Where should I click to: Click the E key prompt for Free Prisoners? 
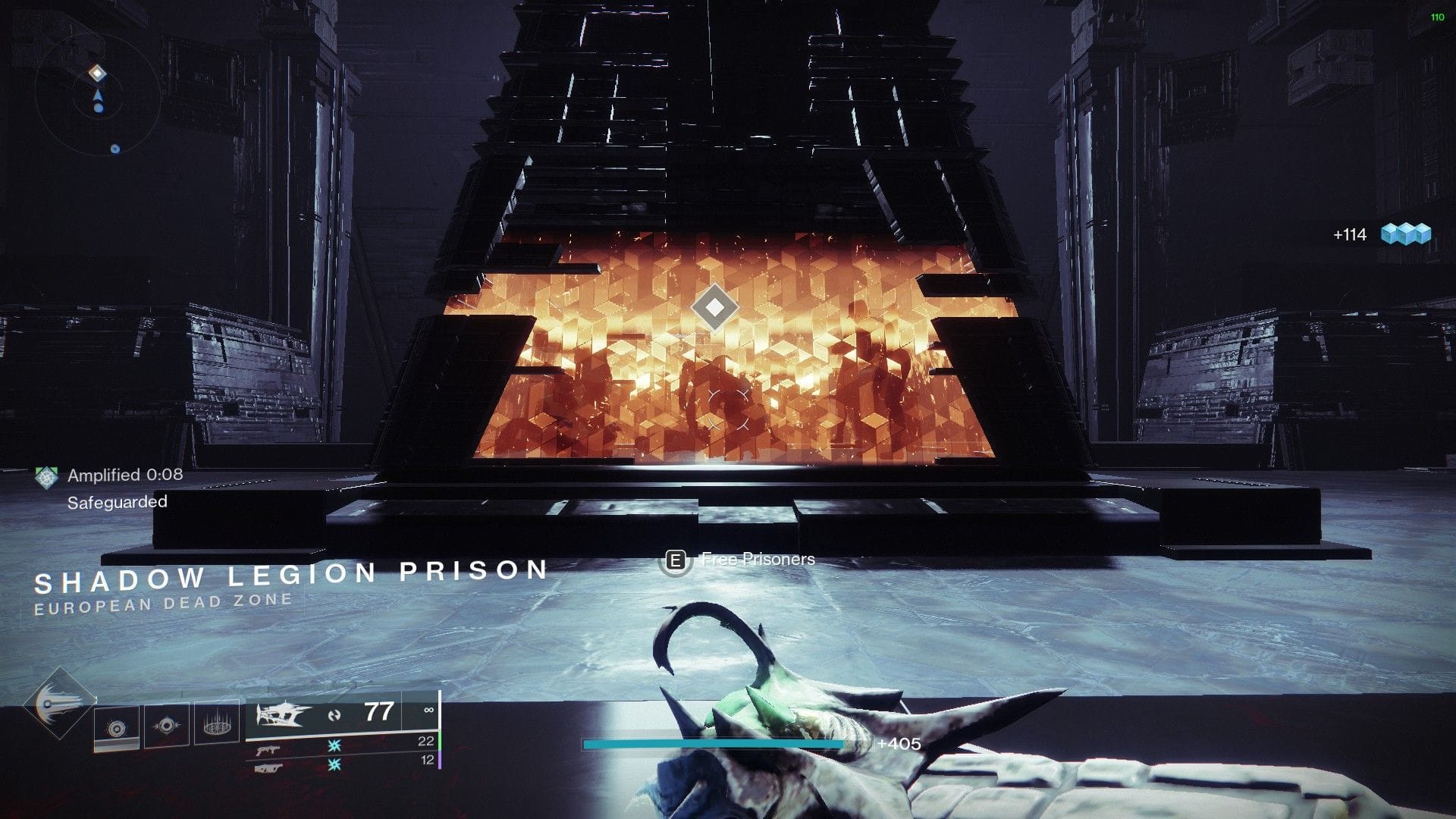click(x=674, y=560)
